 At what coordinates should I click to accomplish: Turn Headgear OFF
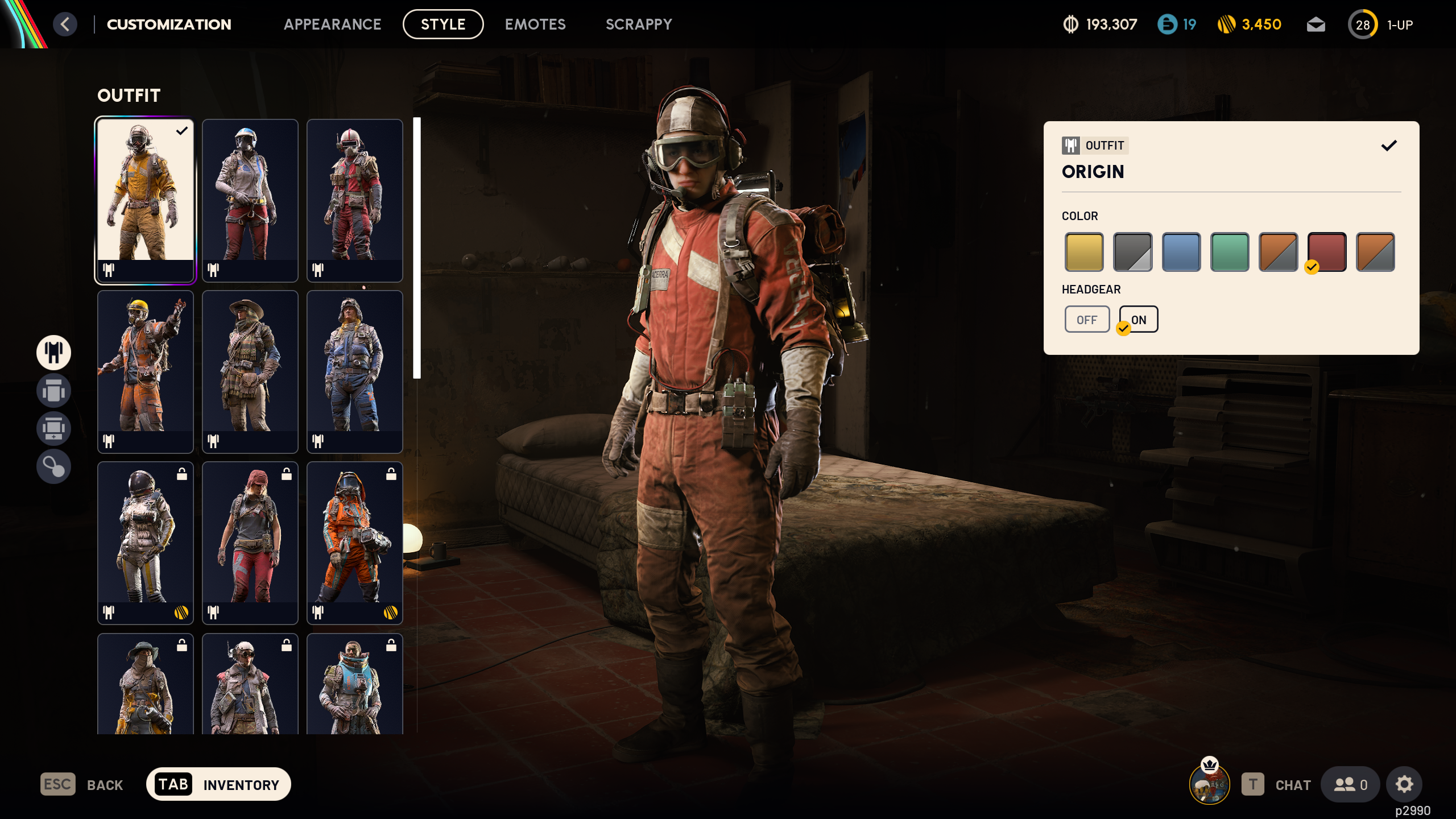1087,319
